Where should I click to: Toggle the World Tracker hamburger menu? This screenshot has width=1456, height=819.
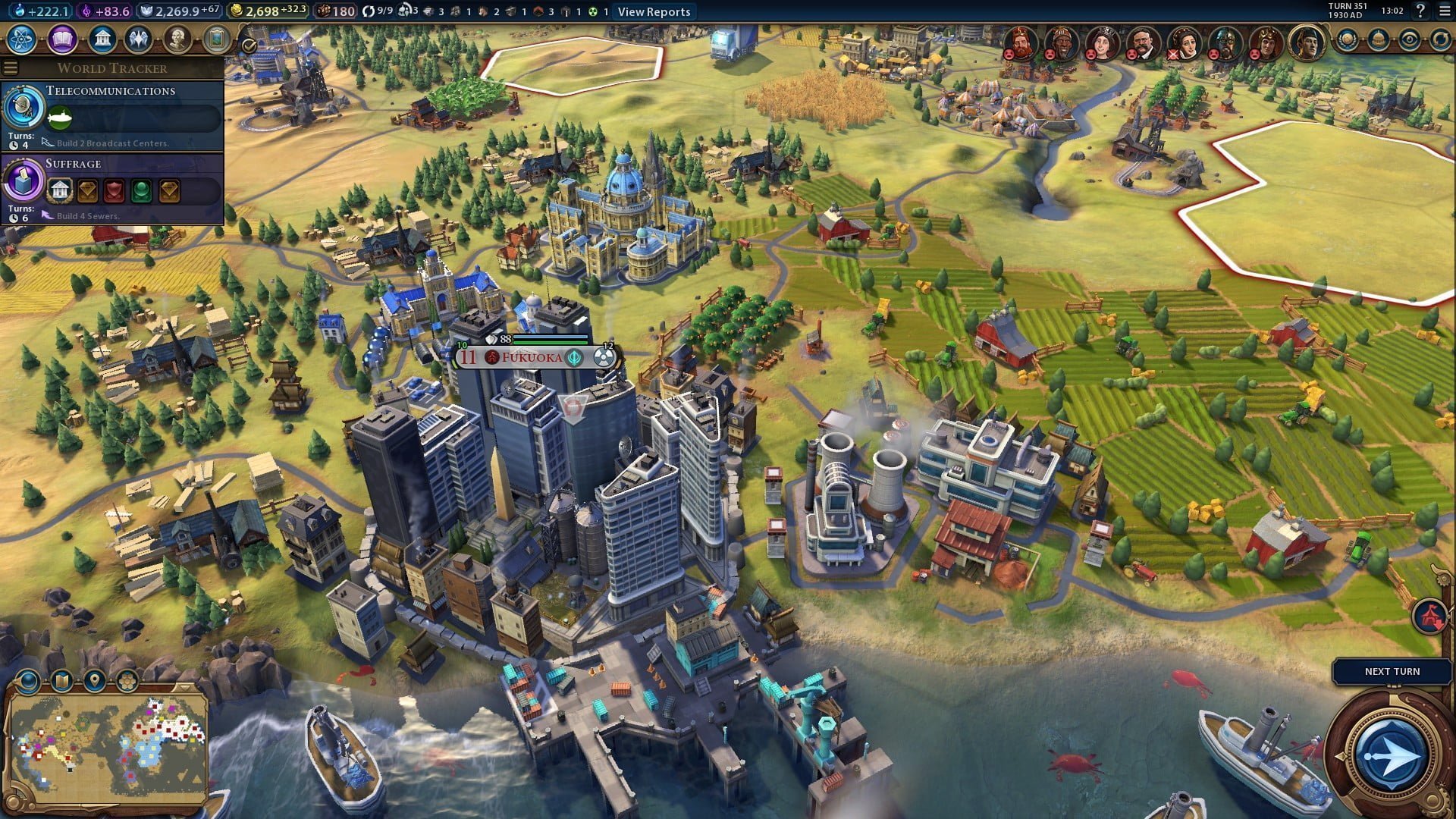(x=11, y=68)
